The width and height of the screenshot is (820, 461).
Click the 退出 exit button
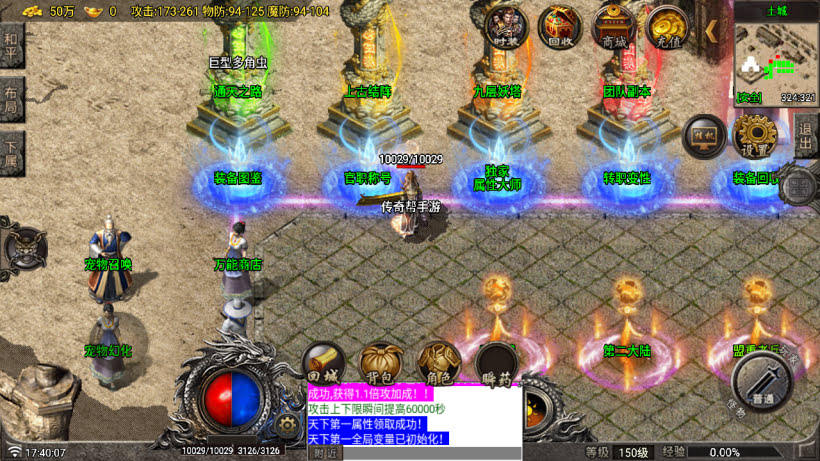point(806,135)
